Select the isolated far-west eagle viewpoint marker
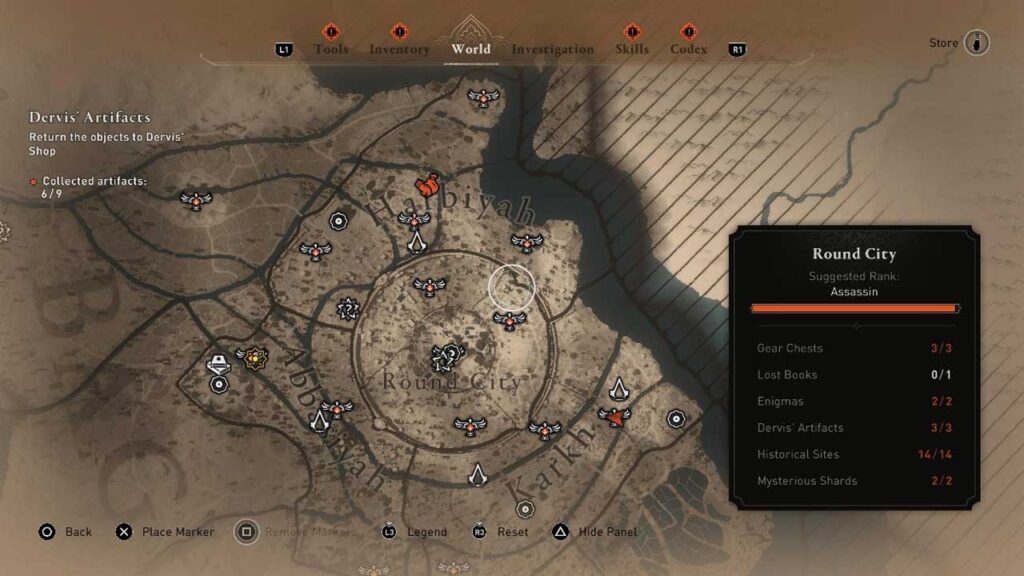The height and width of the screenshot is (576, 1024). tap(196, 200)
